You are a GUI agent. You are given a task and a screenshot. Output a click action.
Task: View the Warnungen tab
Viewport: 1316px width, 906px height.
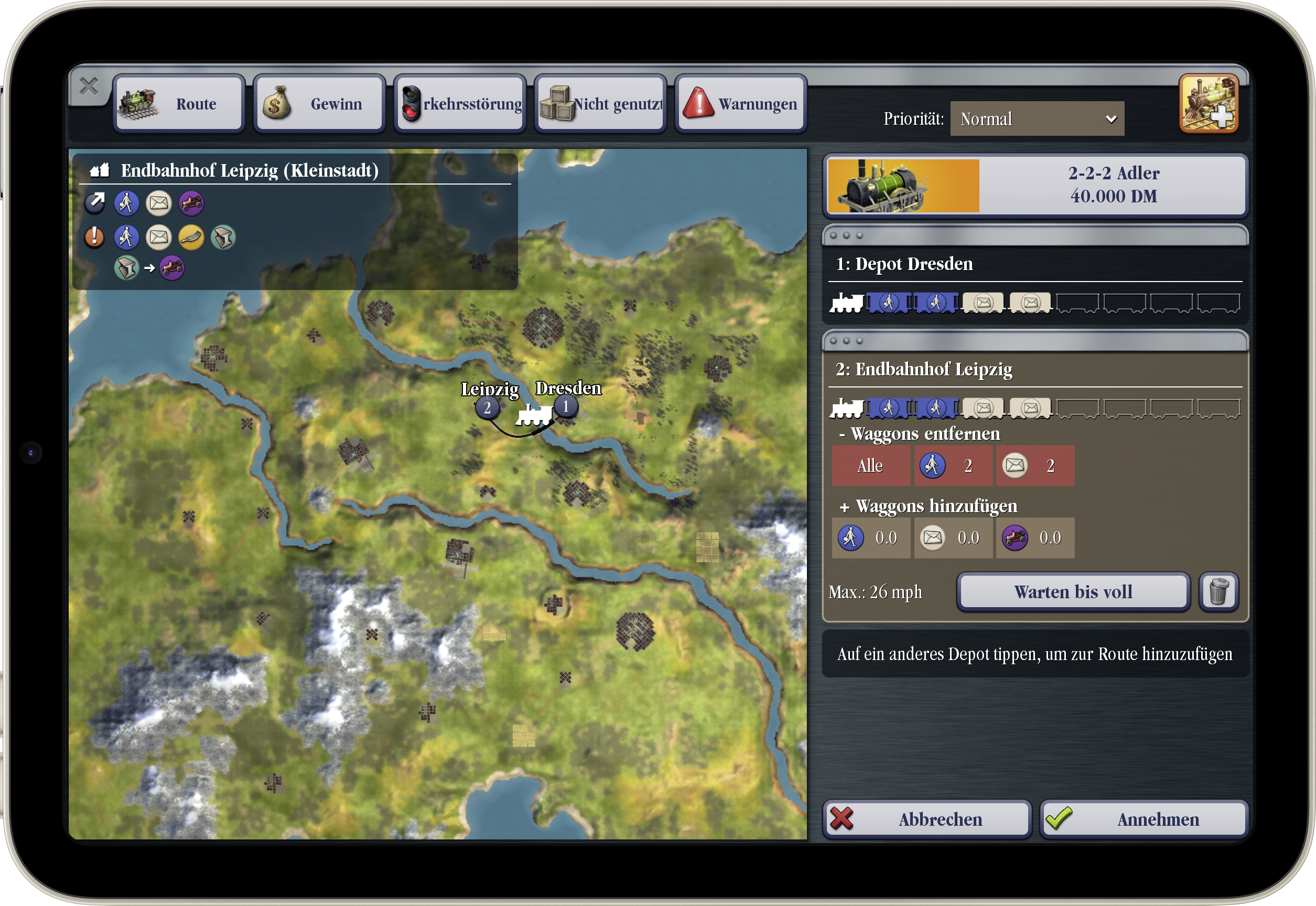coord(741,104)
